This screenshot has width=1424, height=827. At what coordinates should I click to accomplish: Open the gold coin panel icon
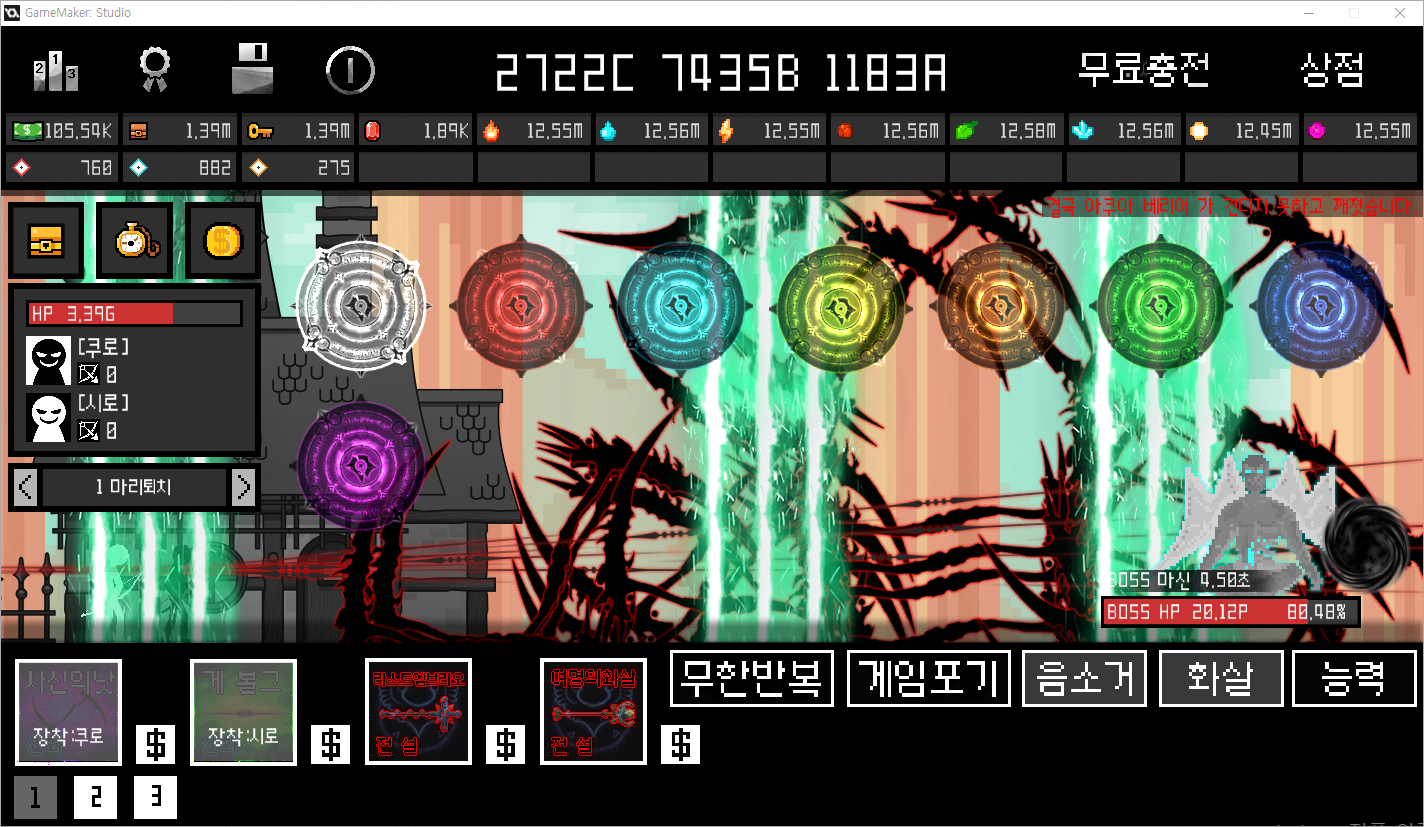coord(221,239)
